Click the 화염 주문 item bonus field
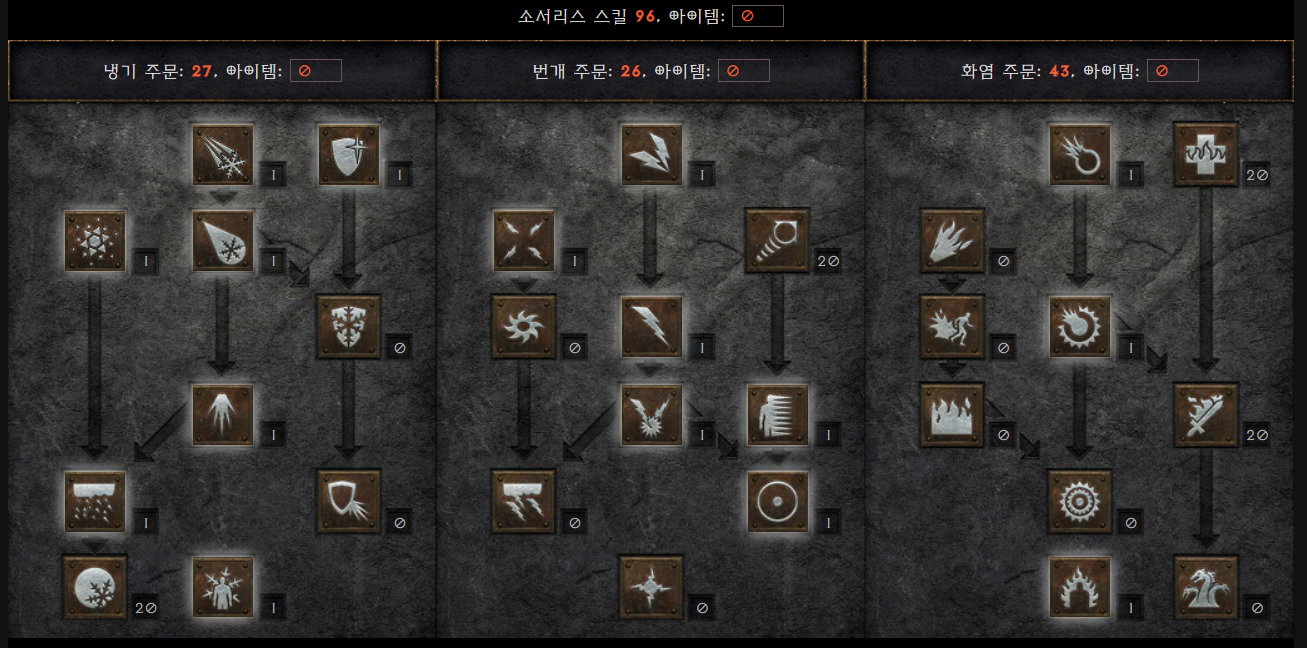 click(x=1172, y=71)
